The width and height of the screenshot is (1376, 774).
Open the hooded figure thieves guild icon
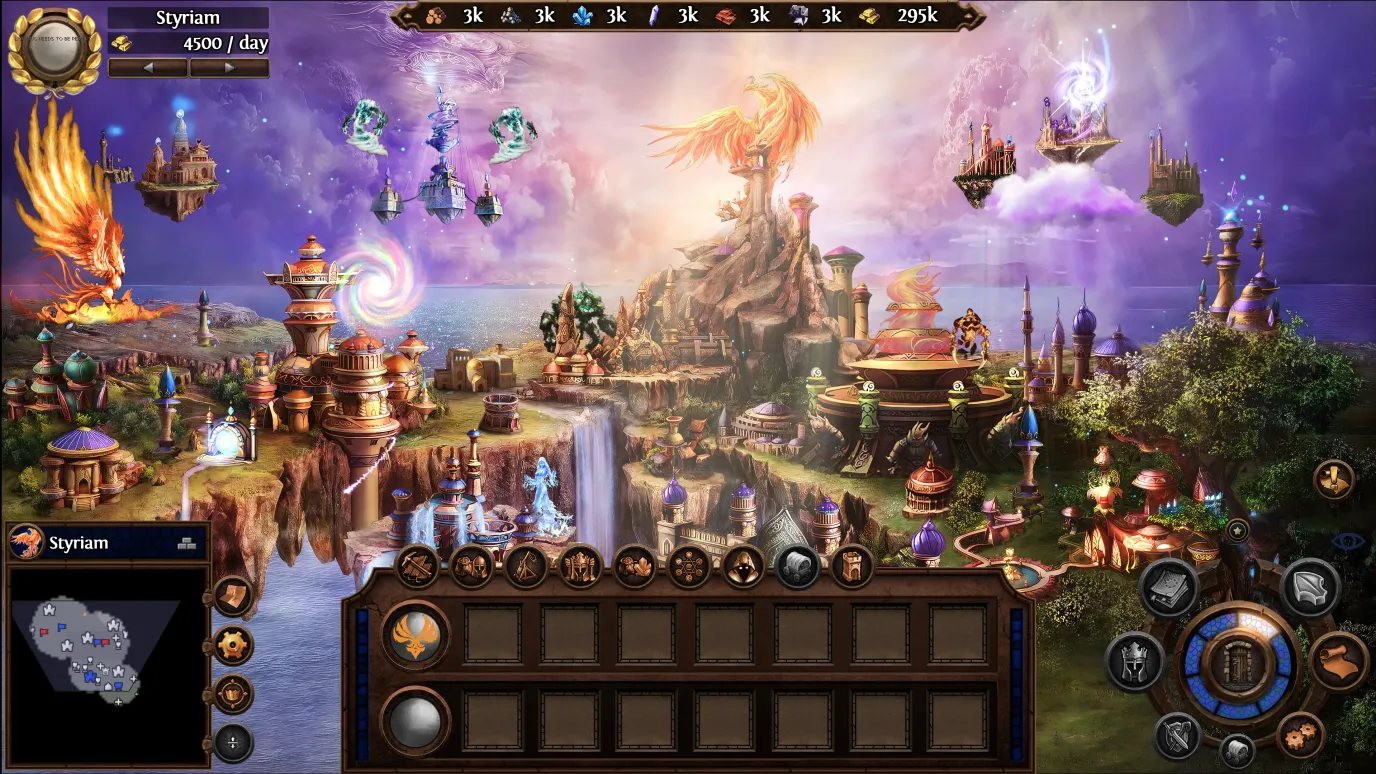[743, 566]
